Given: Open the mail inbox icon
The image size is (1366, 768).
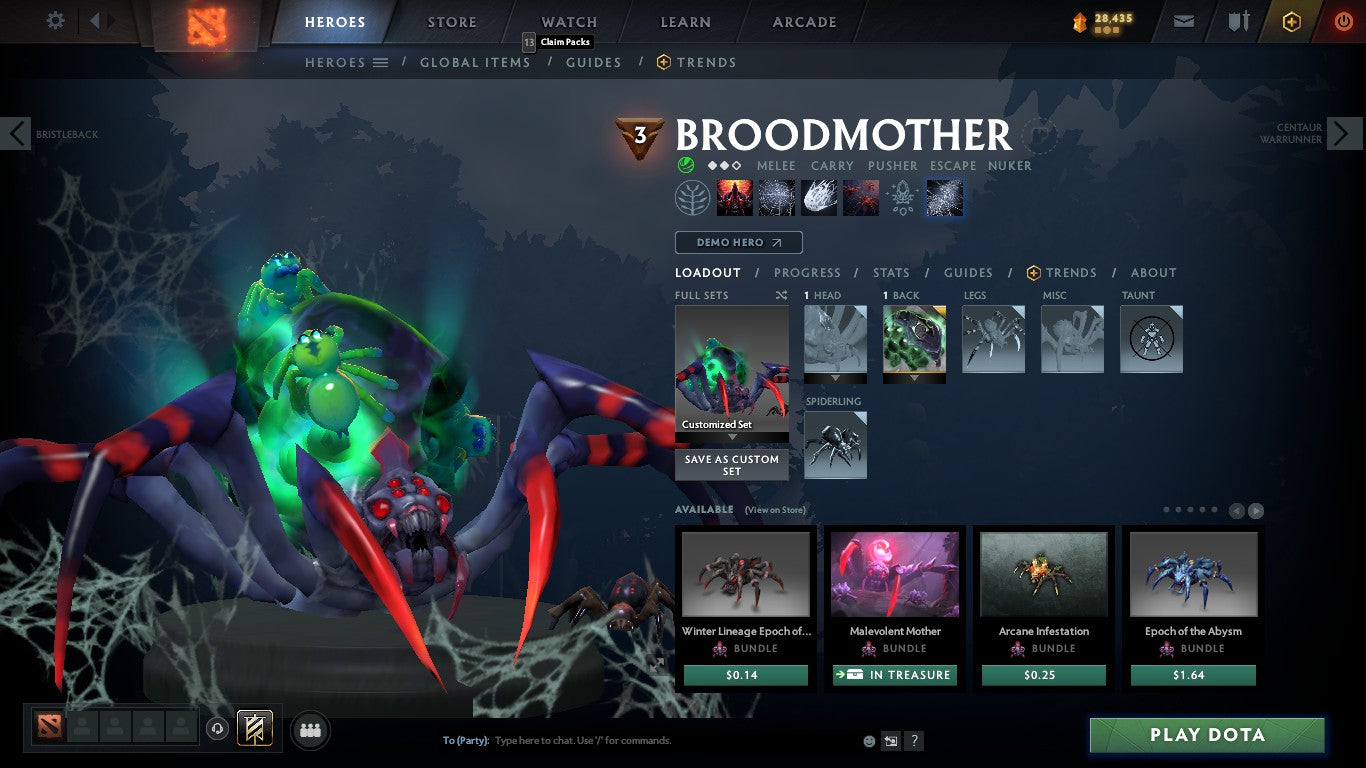Looking at the screenshot, I should point(1184,21).
